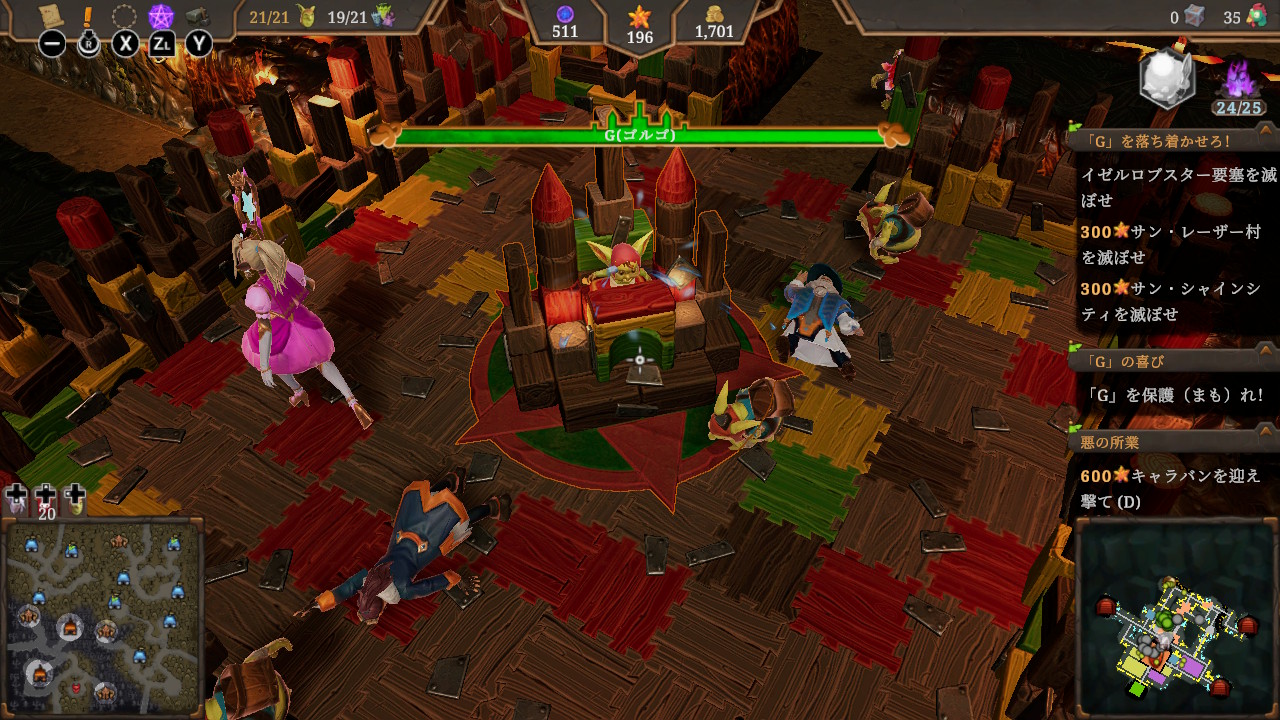Click the empty dotted-circle icon
This screenshot has width=1280, height=720.
(x=124, y=16)
